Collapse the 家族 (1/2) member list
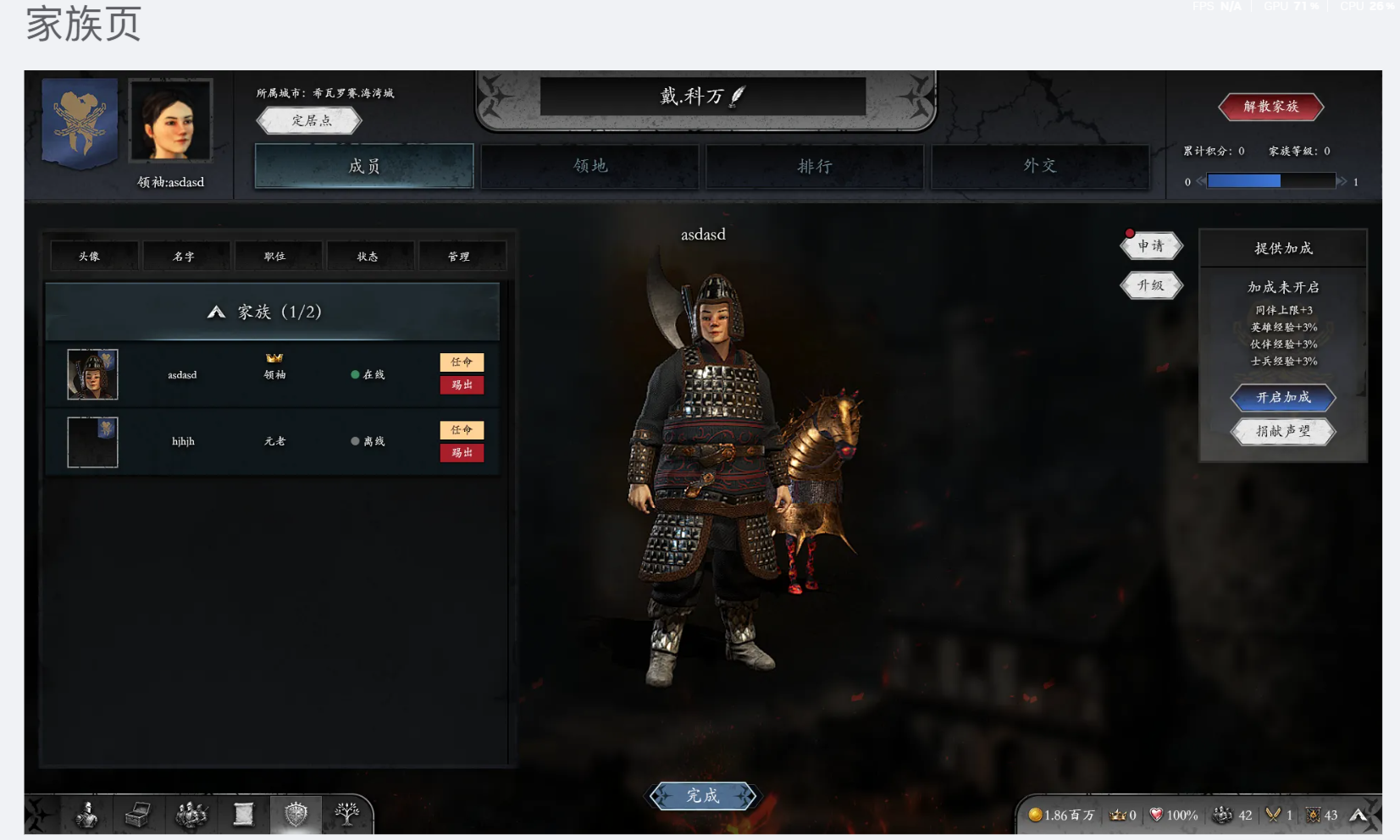 [x=217, y=312]
